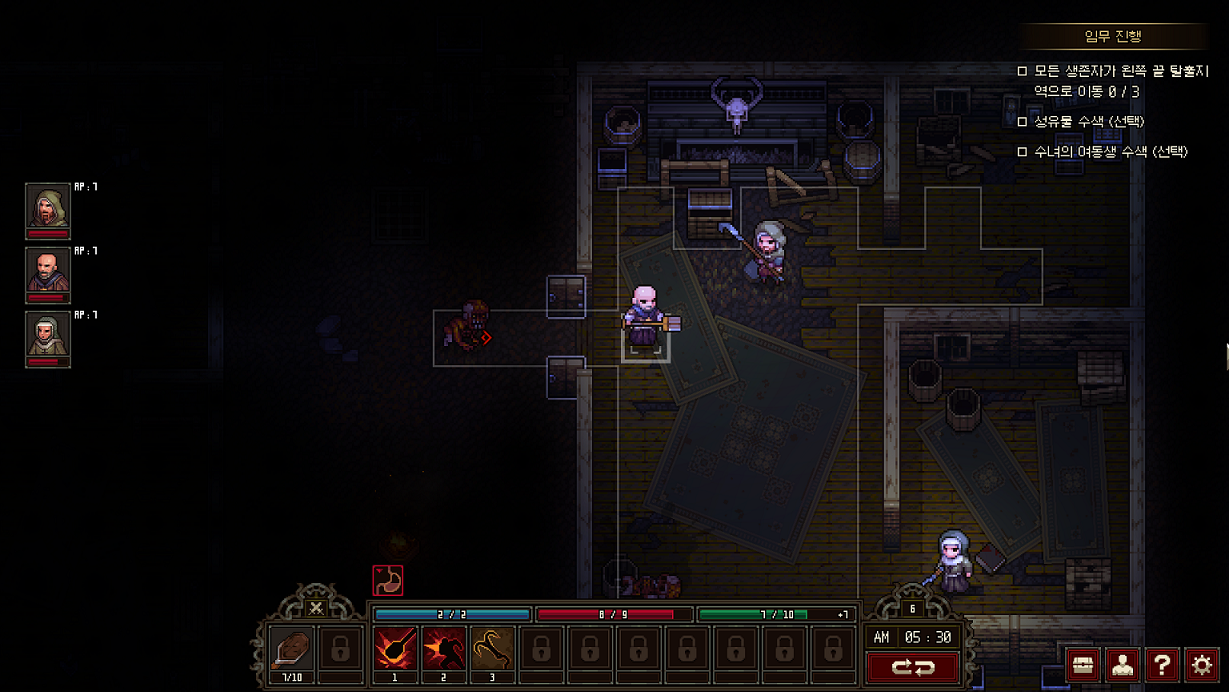Open the treasure chest inventory button

tap(1083, 665)
